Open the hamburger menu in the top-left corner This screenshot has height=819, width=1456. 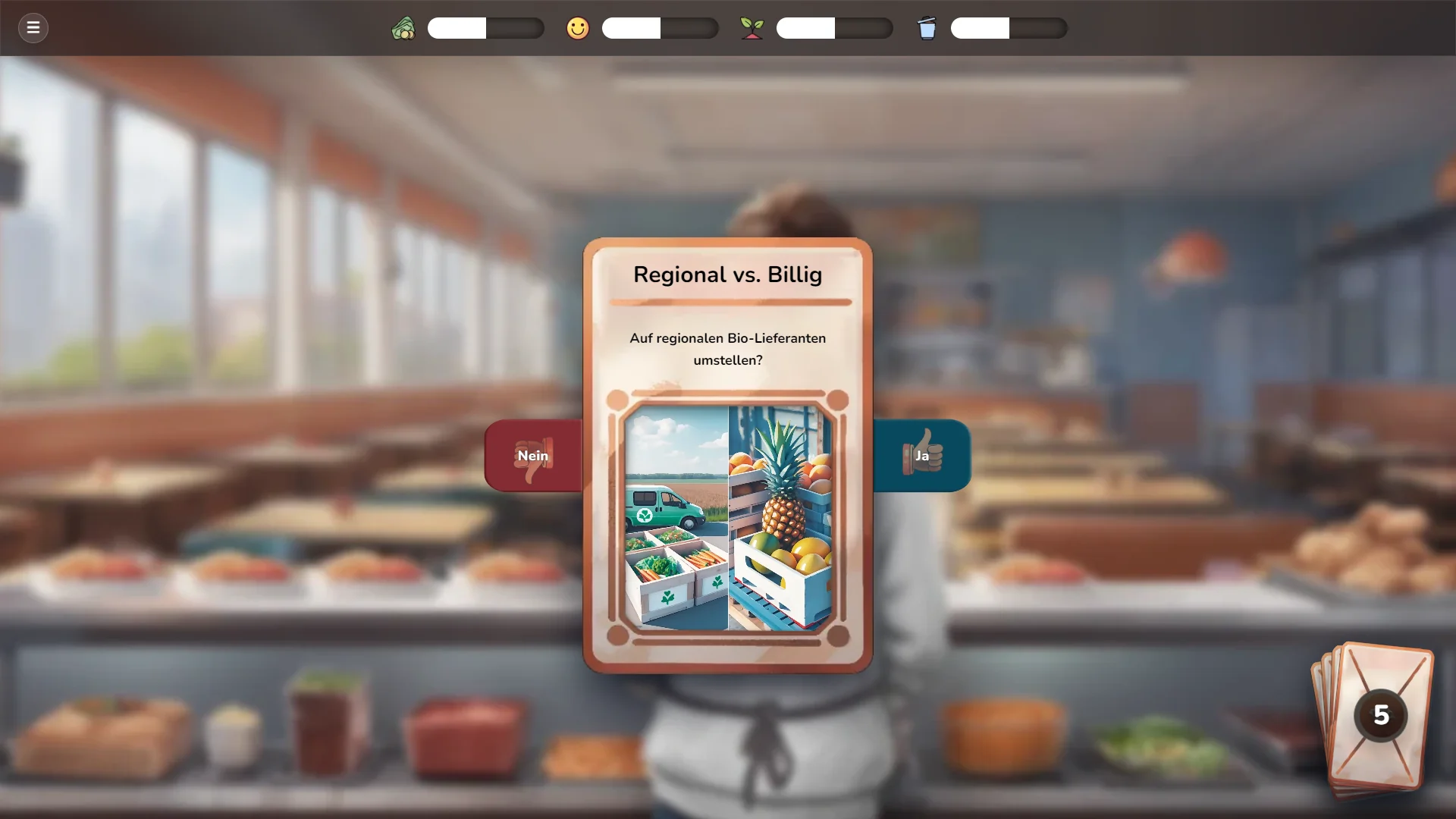point(33,28)
